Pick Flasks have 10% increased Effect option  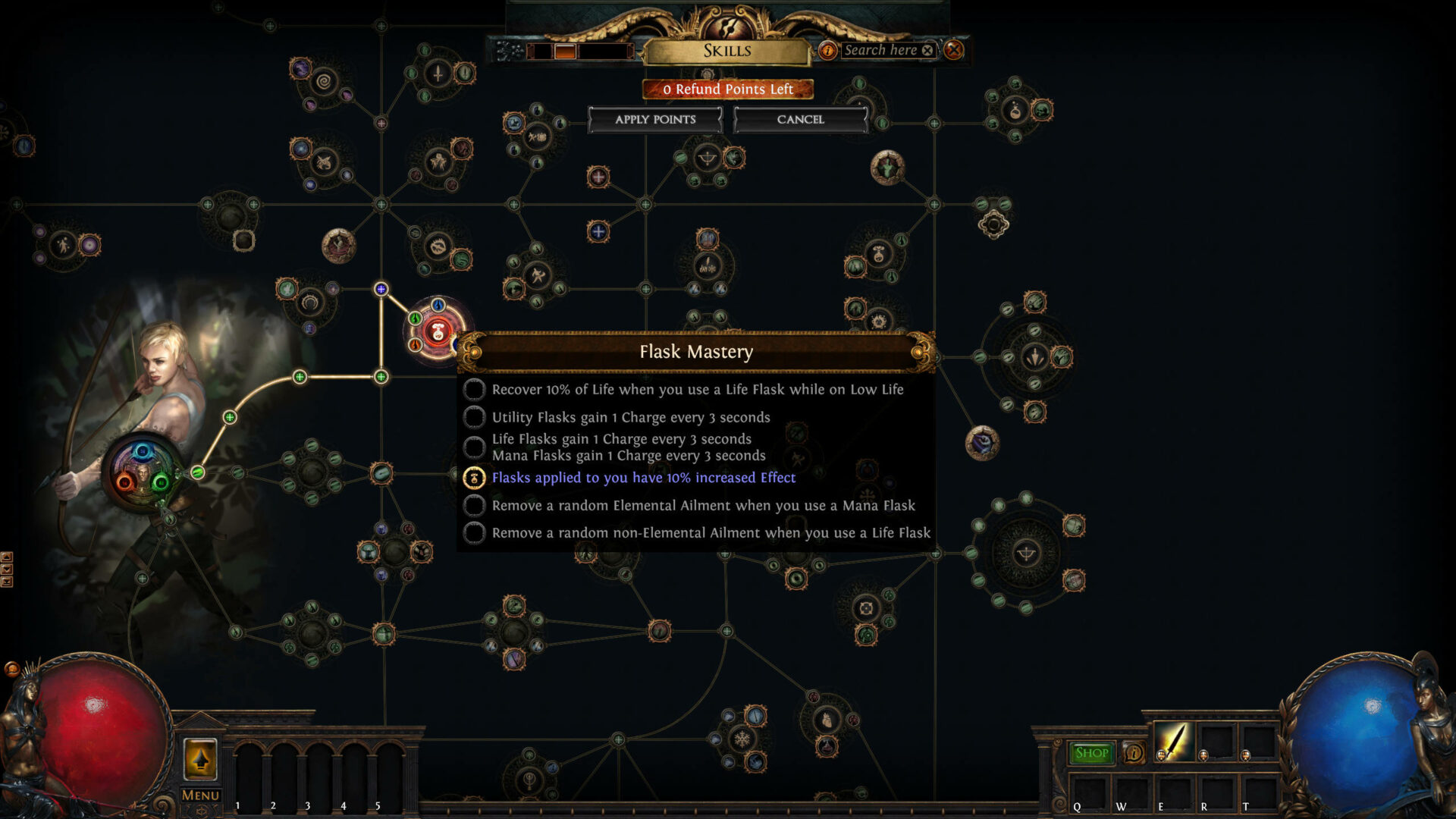pyautogui.click(x=474, y=478)
